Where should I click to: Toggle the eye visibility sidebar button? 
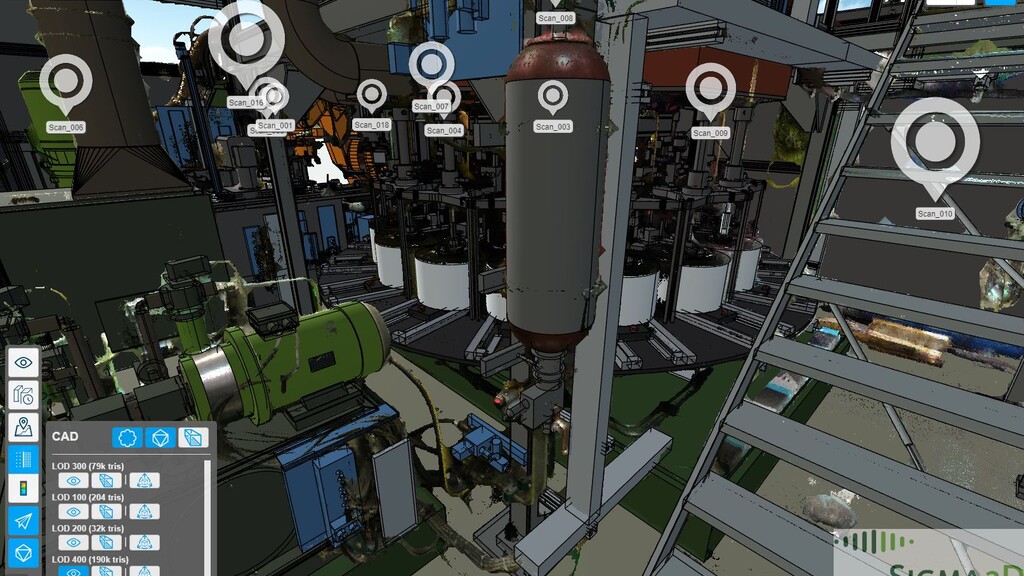tap(24, 362)
